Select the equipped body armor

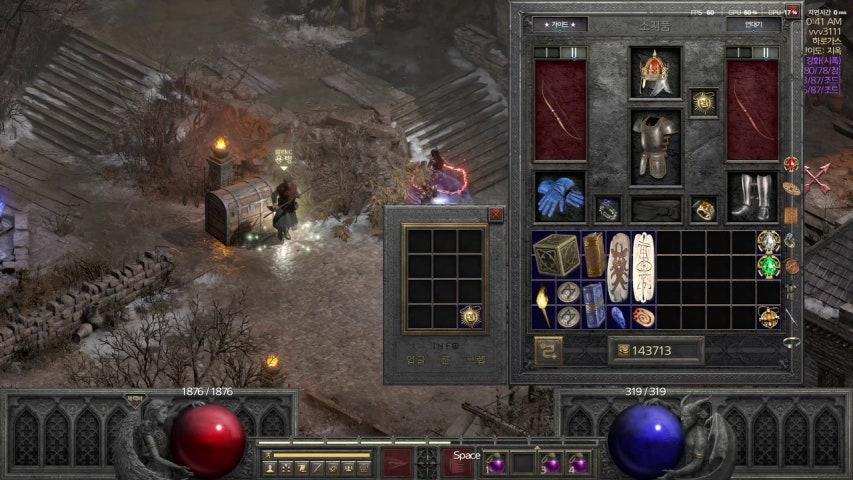click(655, 147)
